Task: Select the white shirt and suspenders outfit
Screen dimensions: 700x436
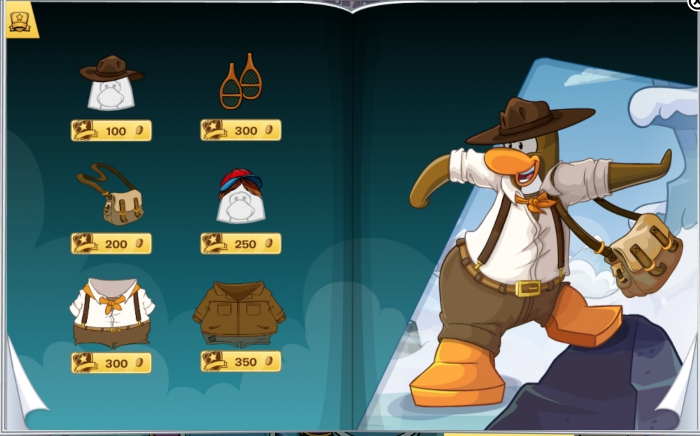Action: coord(111,310)
